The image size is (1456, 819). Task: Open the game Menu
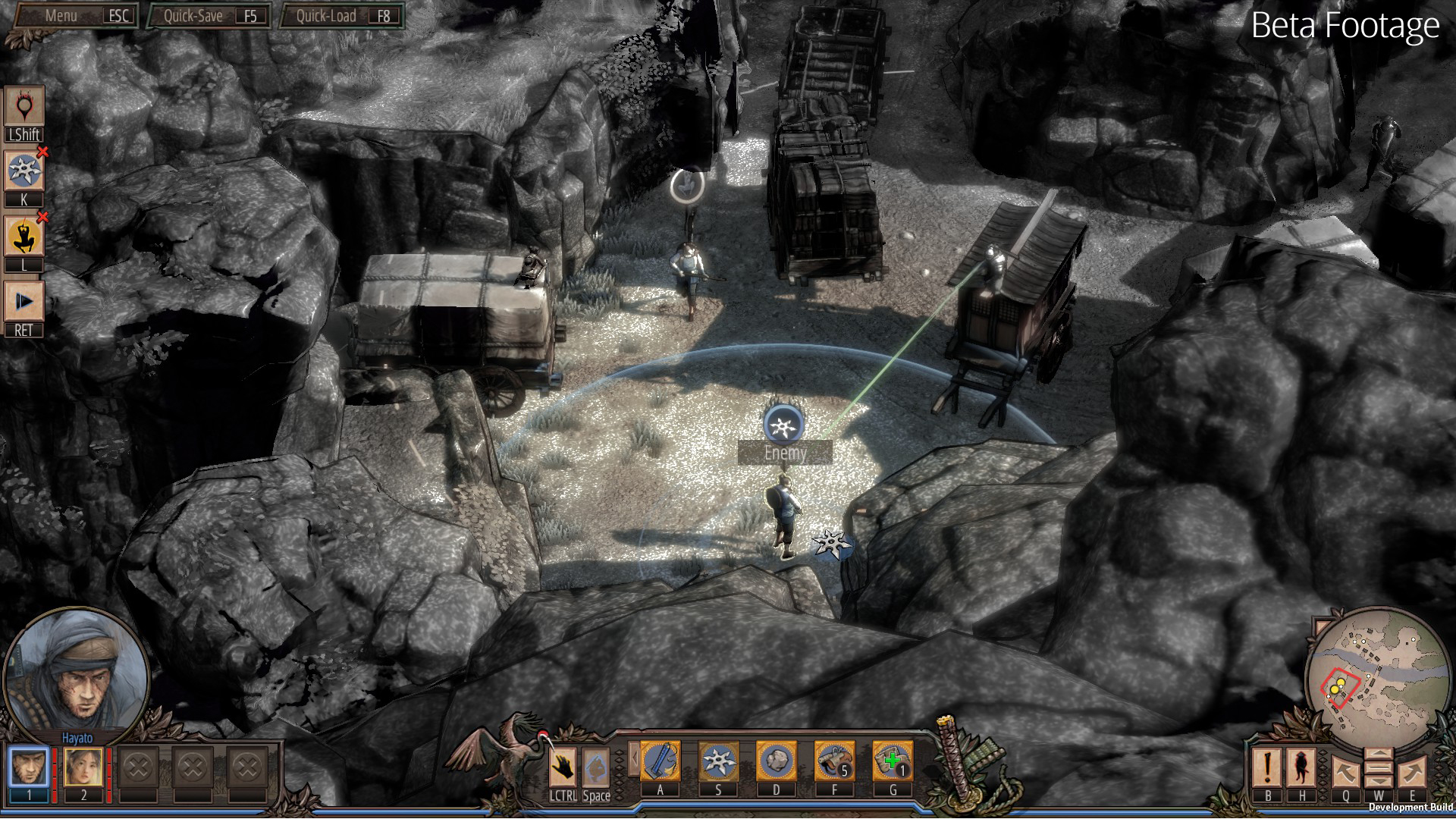pyautogui.click(x=76, y=16)
